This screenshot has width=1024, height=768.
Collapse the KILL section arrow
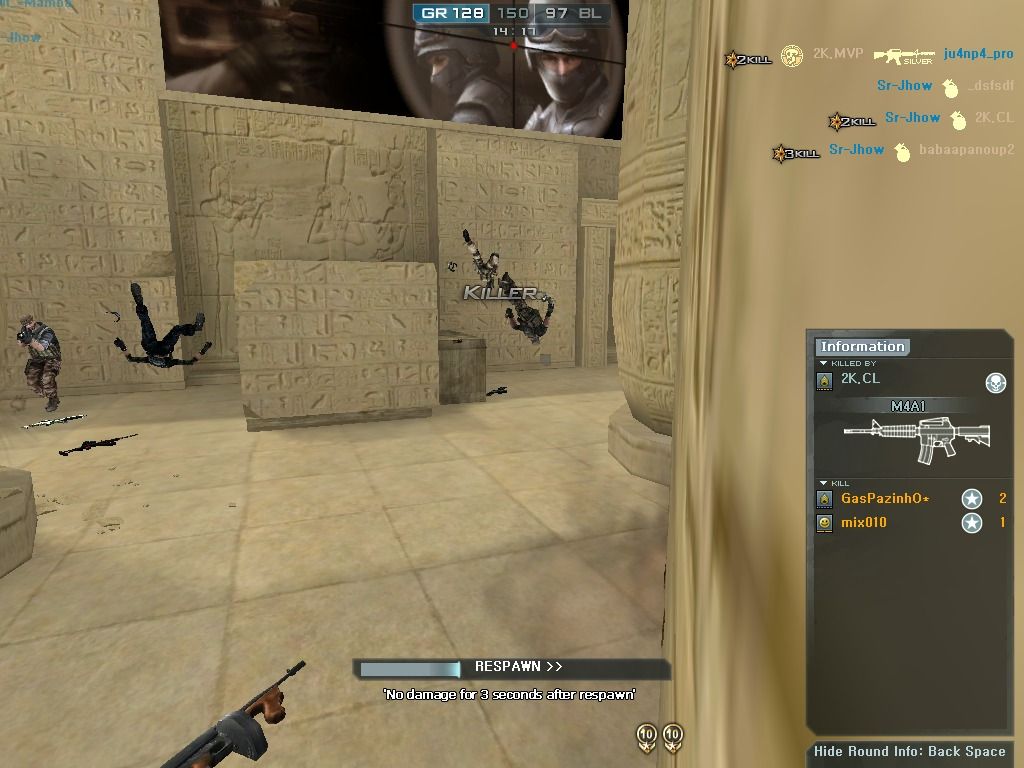point(823,483)
